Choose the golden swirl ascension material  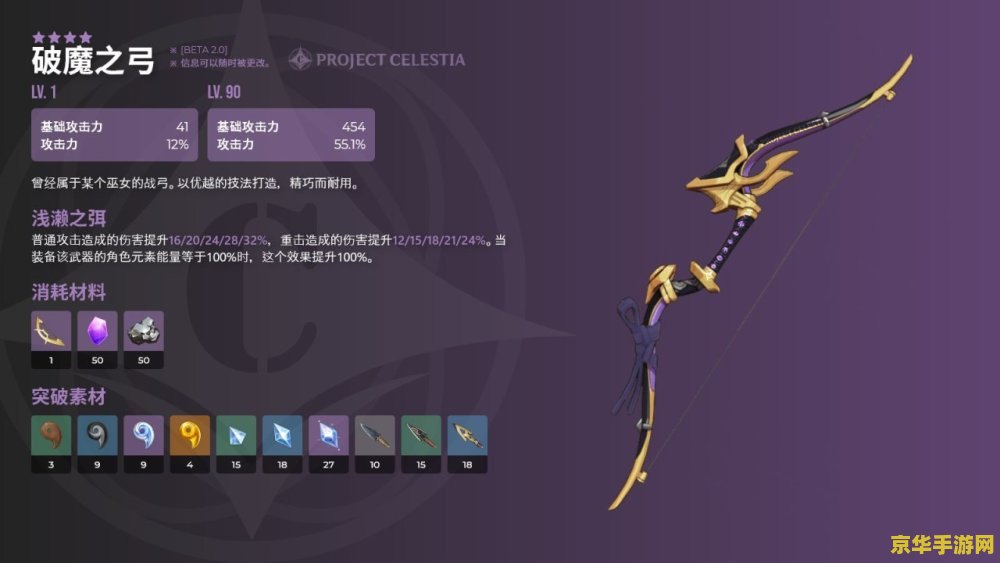pos(190,436)
